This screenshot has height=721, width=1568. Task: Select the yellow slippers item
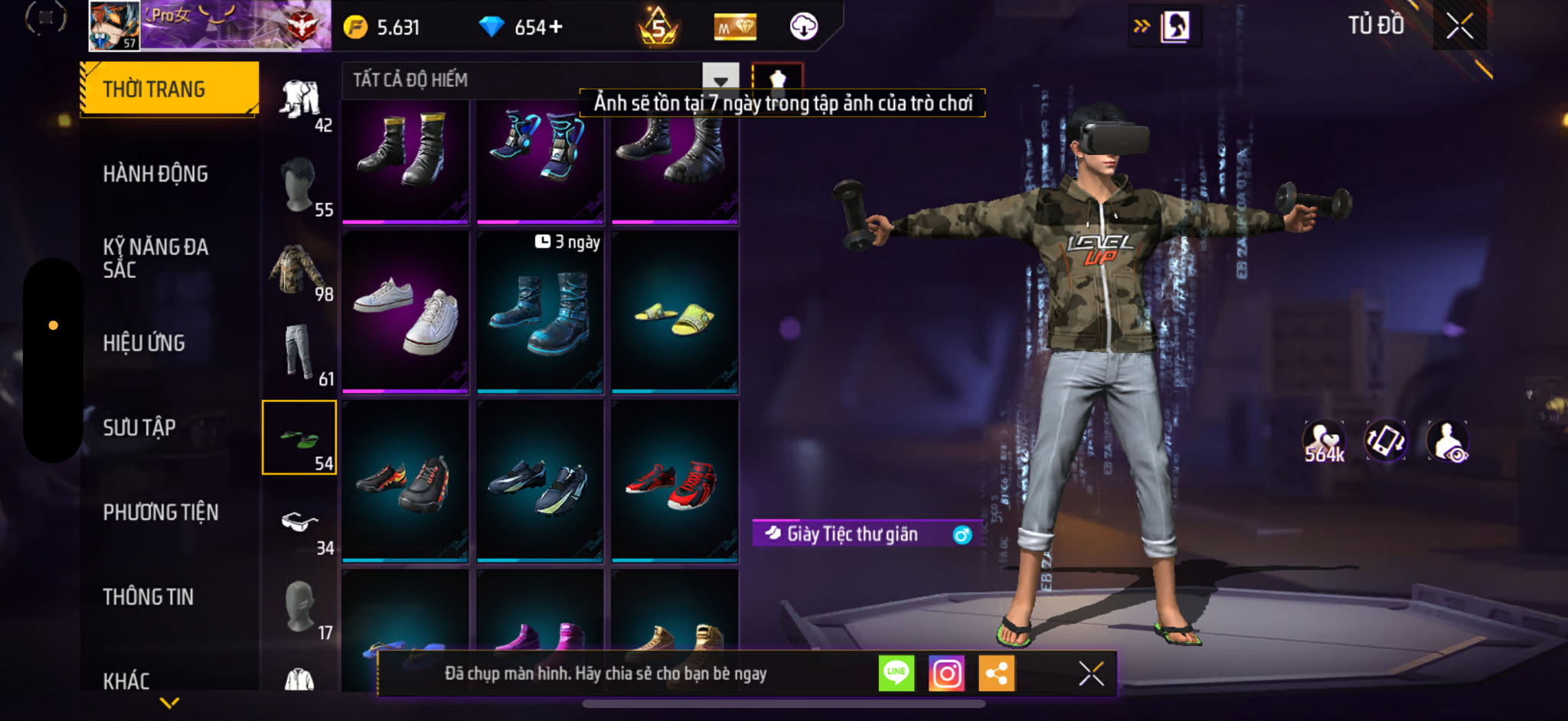(675, 312)
